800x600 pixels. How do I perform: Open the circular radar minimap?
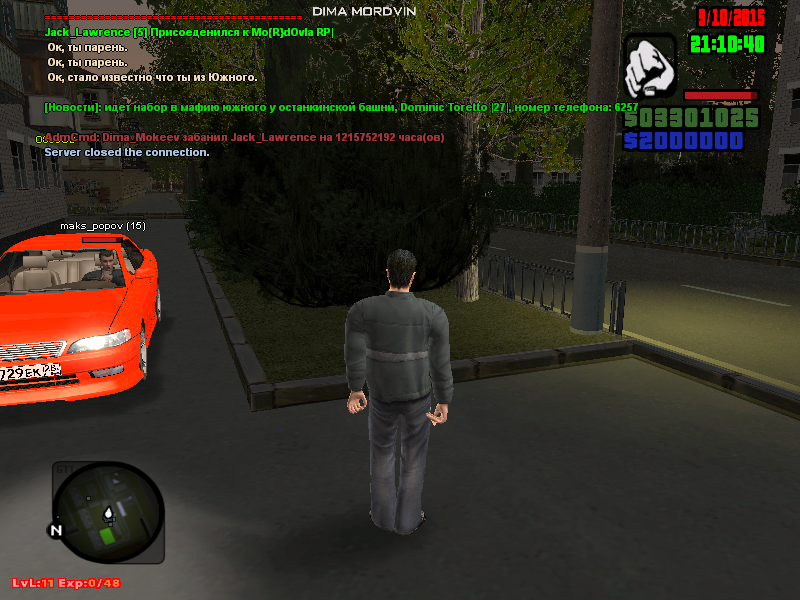(107, 513)
